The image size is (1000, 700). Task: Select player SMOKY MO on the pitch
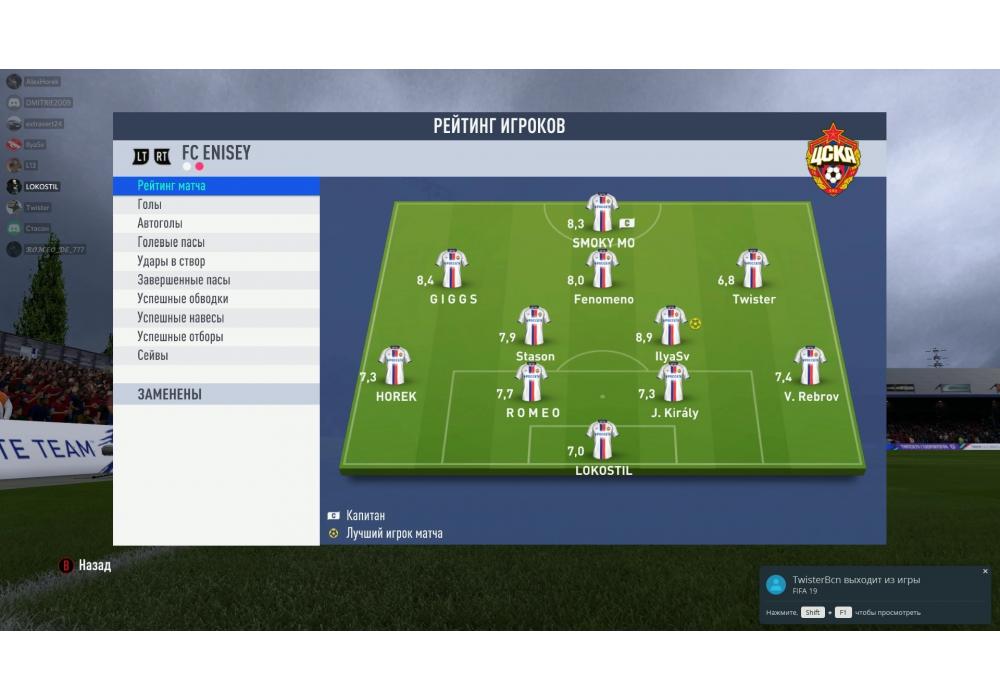click(x=602, y=213)
